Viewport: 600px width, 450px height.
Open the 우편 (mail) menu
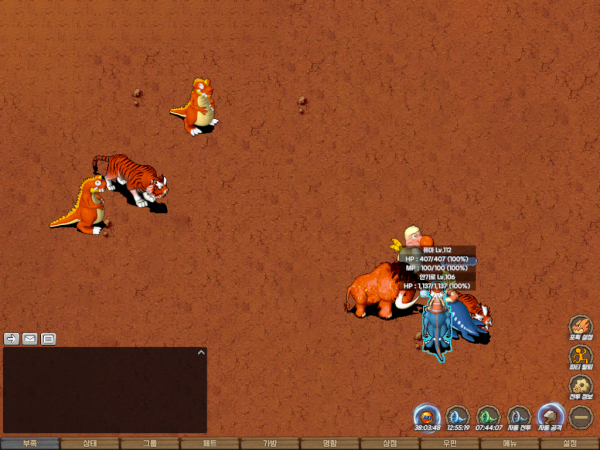450,443
